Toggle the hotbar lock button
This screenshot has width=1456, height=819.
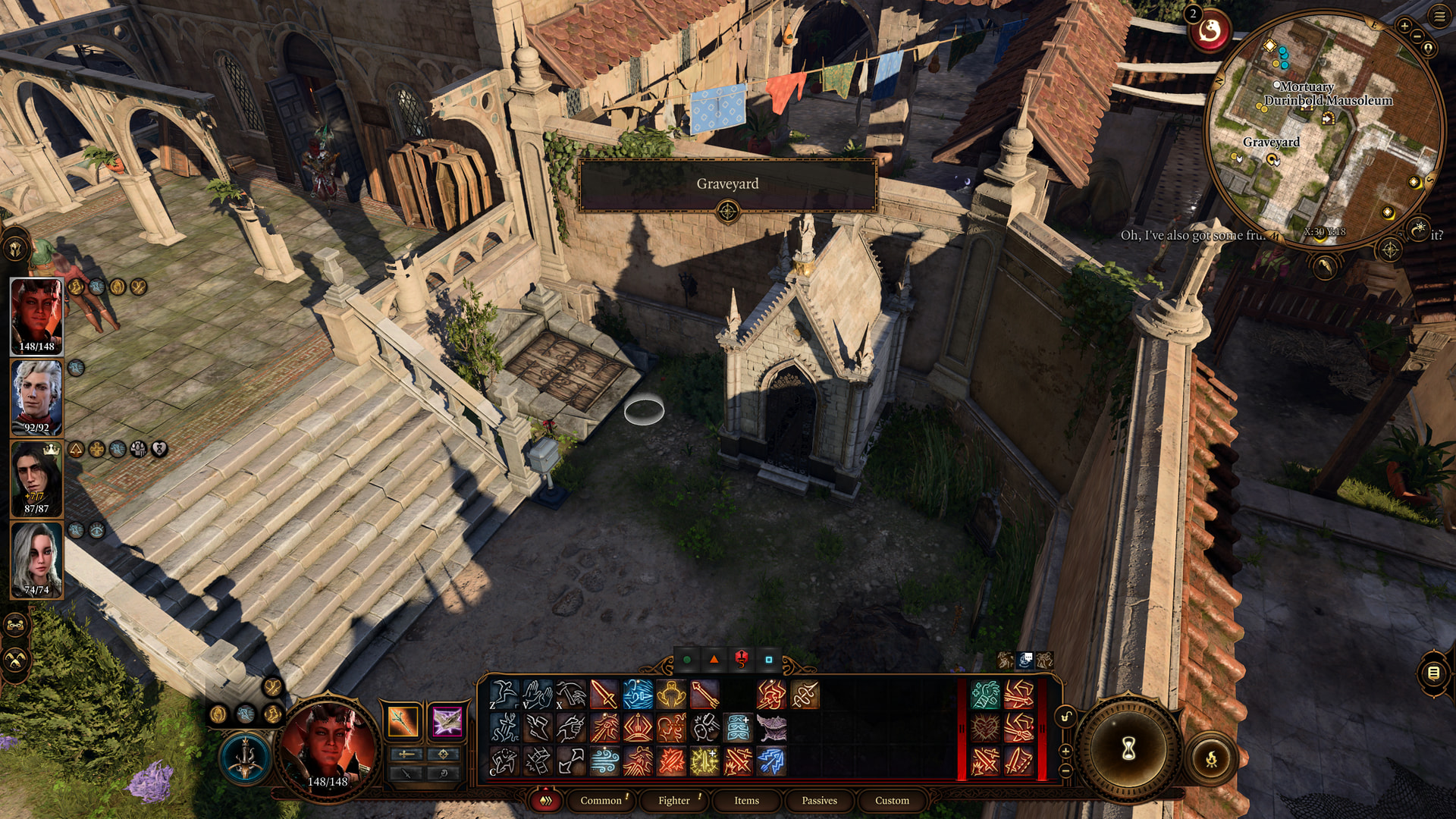click(x=1065, y=717)
